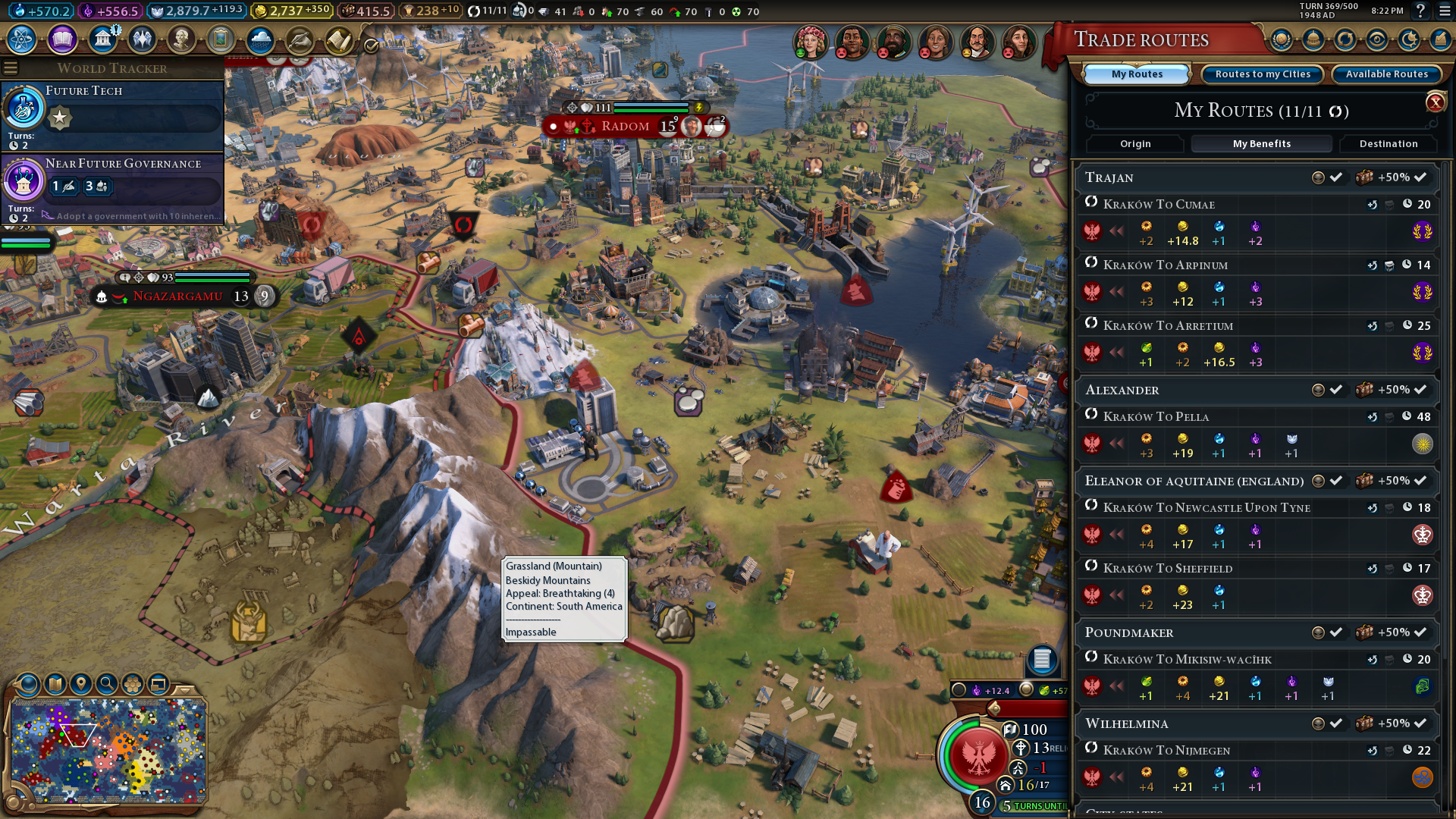Open the game menu hamburger icon

(1442, 11)
